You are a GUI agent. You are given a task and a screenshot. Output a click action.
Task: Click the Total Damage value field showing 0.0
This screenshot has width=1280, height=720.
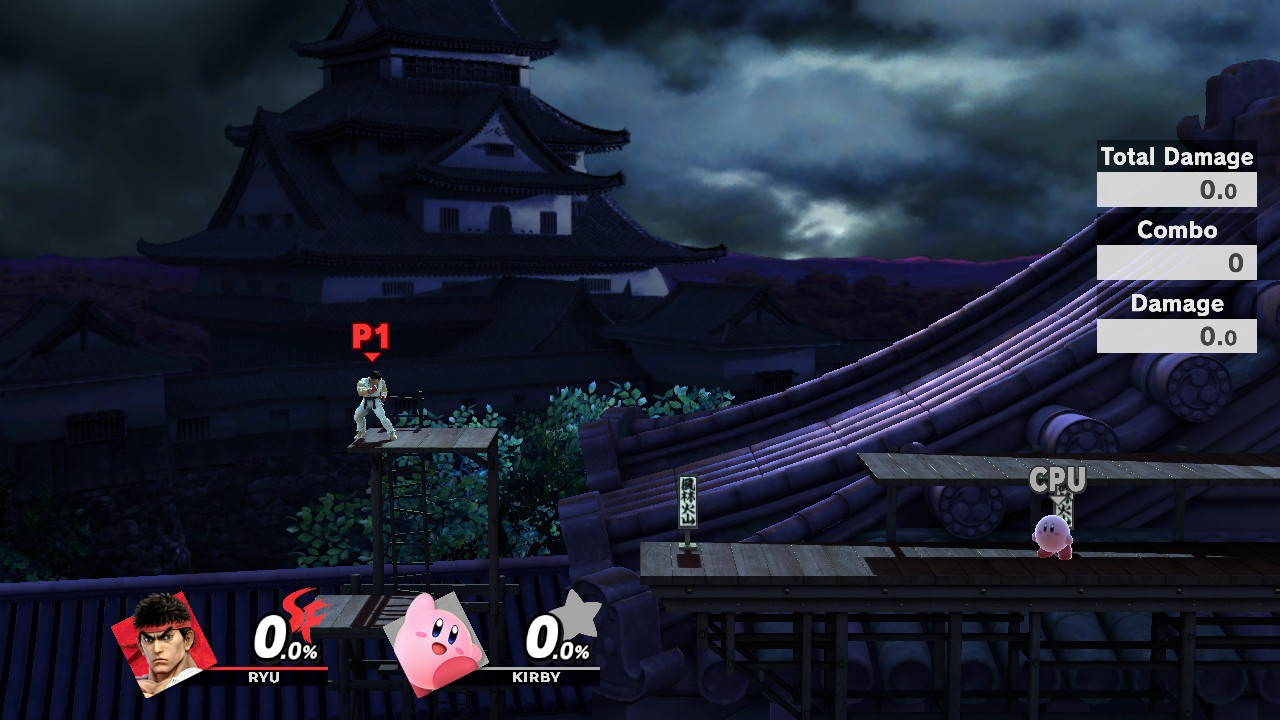click(1176, 189)
